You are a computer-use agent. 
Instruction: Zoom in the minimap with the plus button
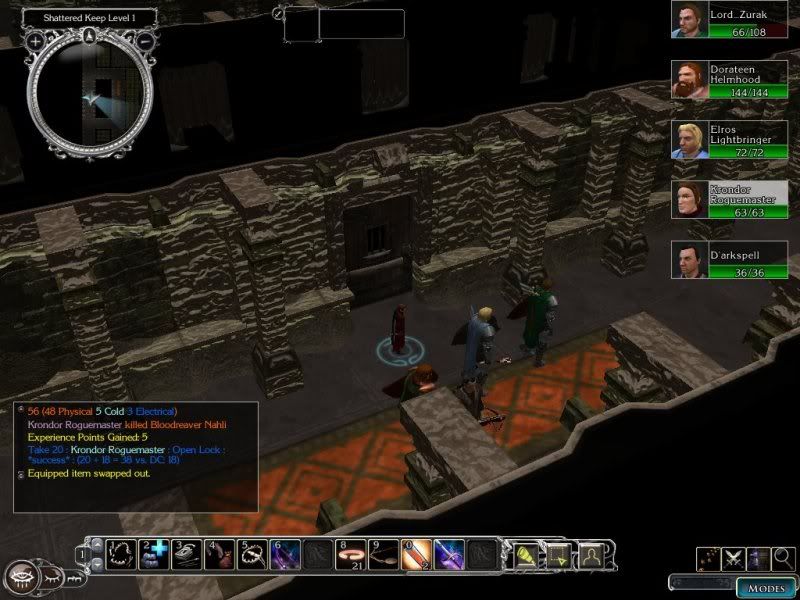coord(35,41)
